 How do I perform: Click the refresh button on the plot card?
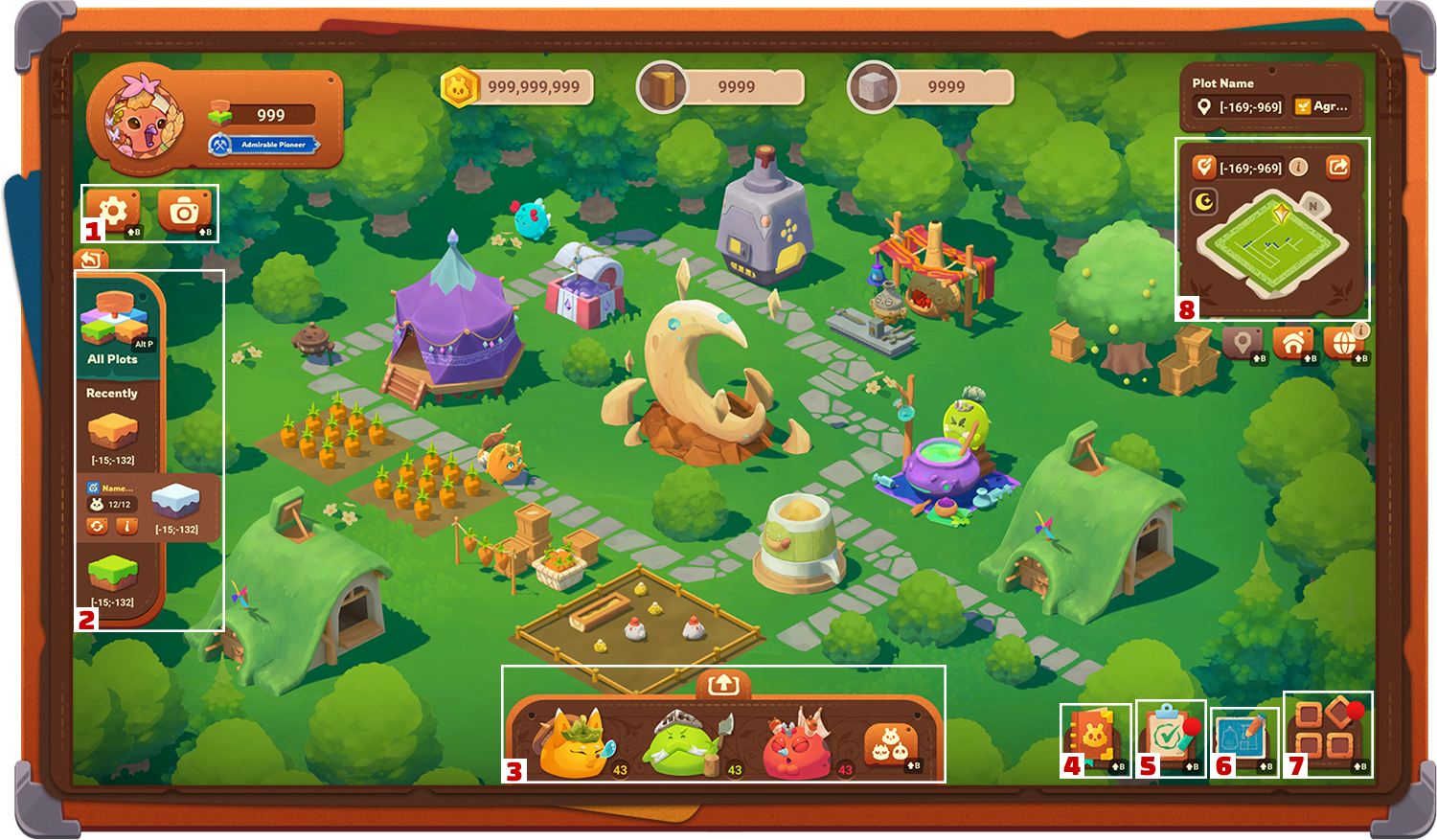coord(97,526)
